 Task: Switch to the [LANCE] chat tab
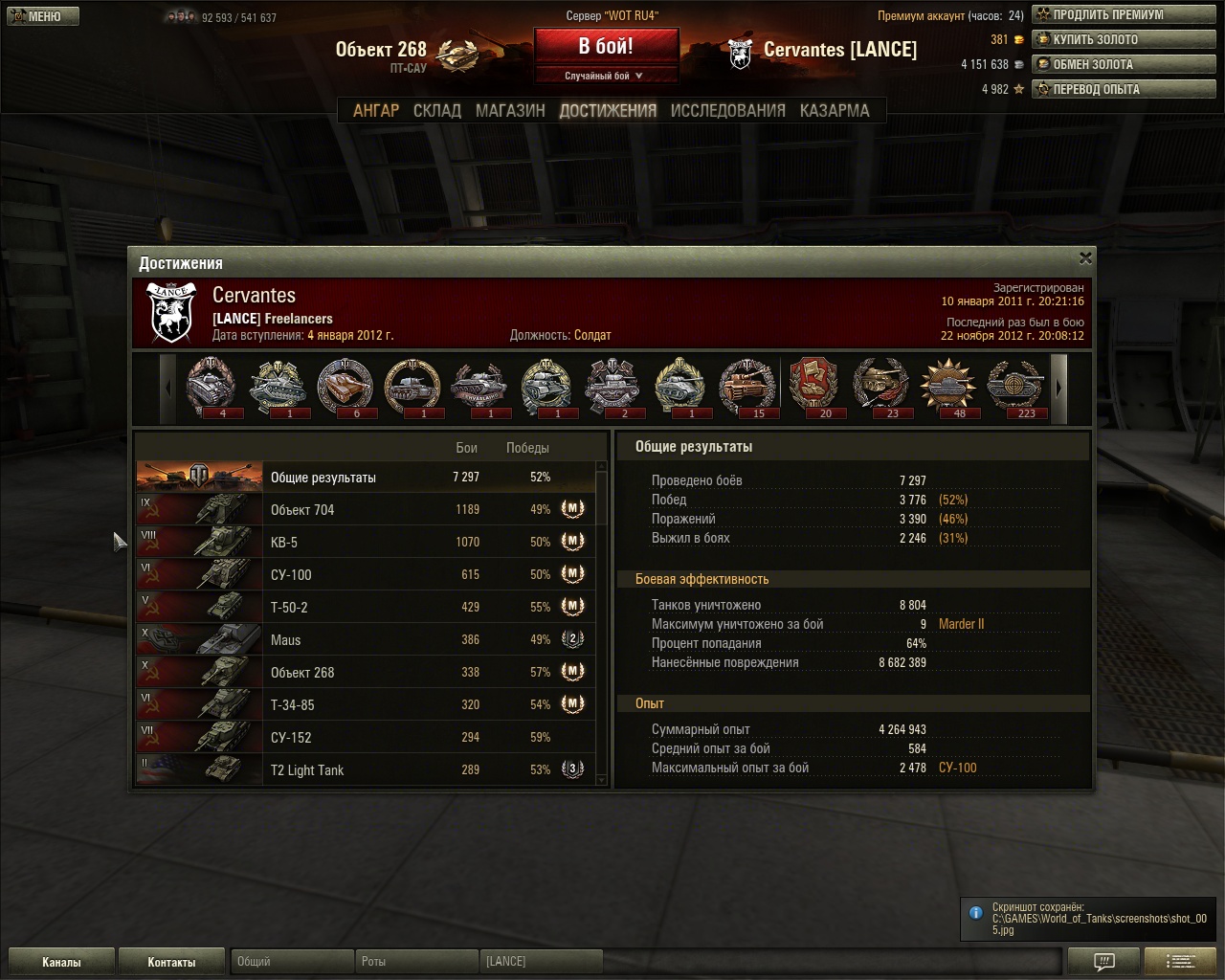(x=540, y=961)
